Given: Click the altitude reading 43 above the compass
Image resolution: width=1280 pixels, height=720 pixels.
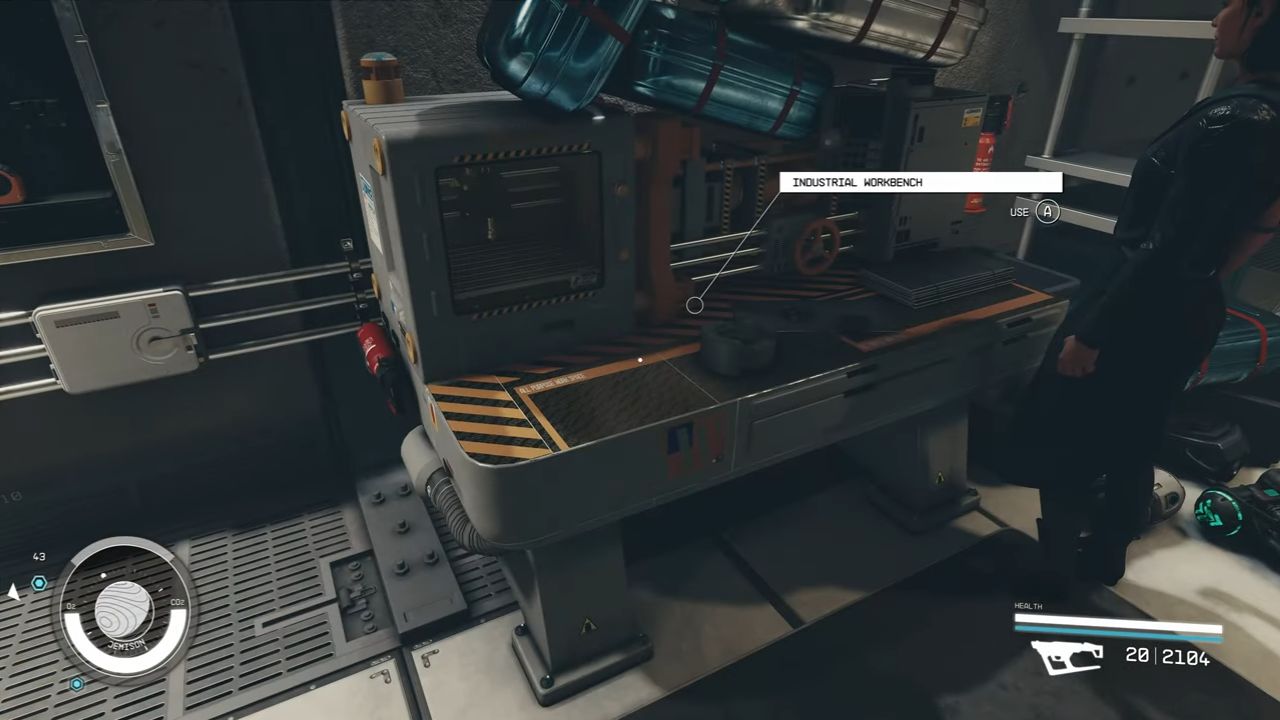Looking at the screenshot, I should coord(39,556).
